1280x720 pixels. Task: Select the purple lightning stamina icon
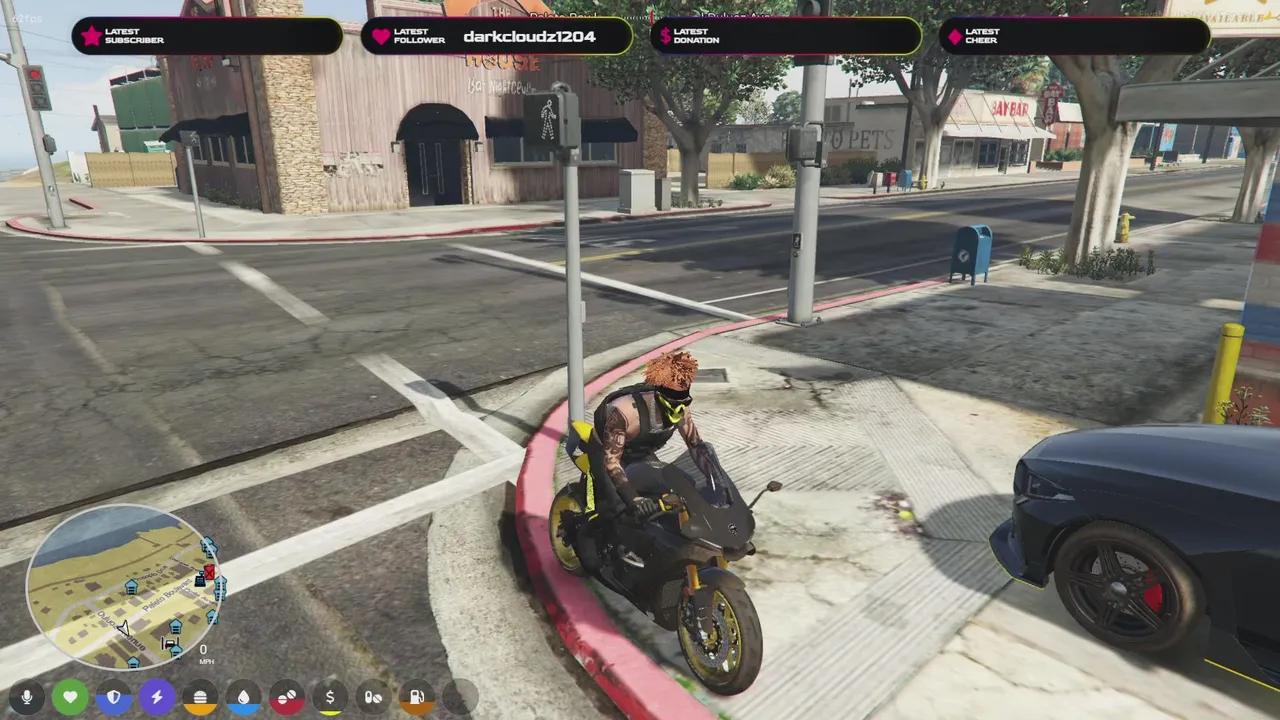point(156,697)
